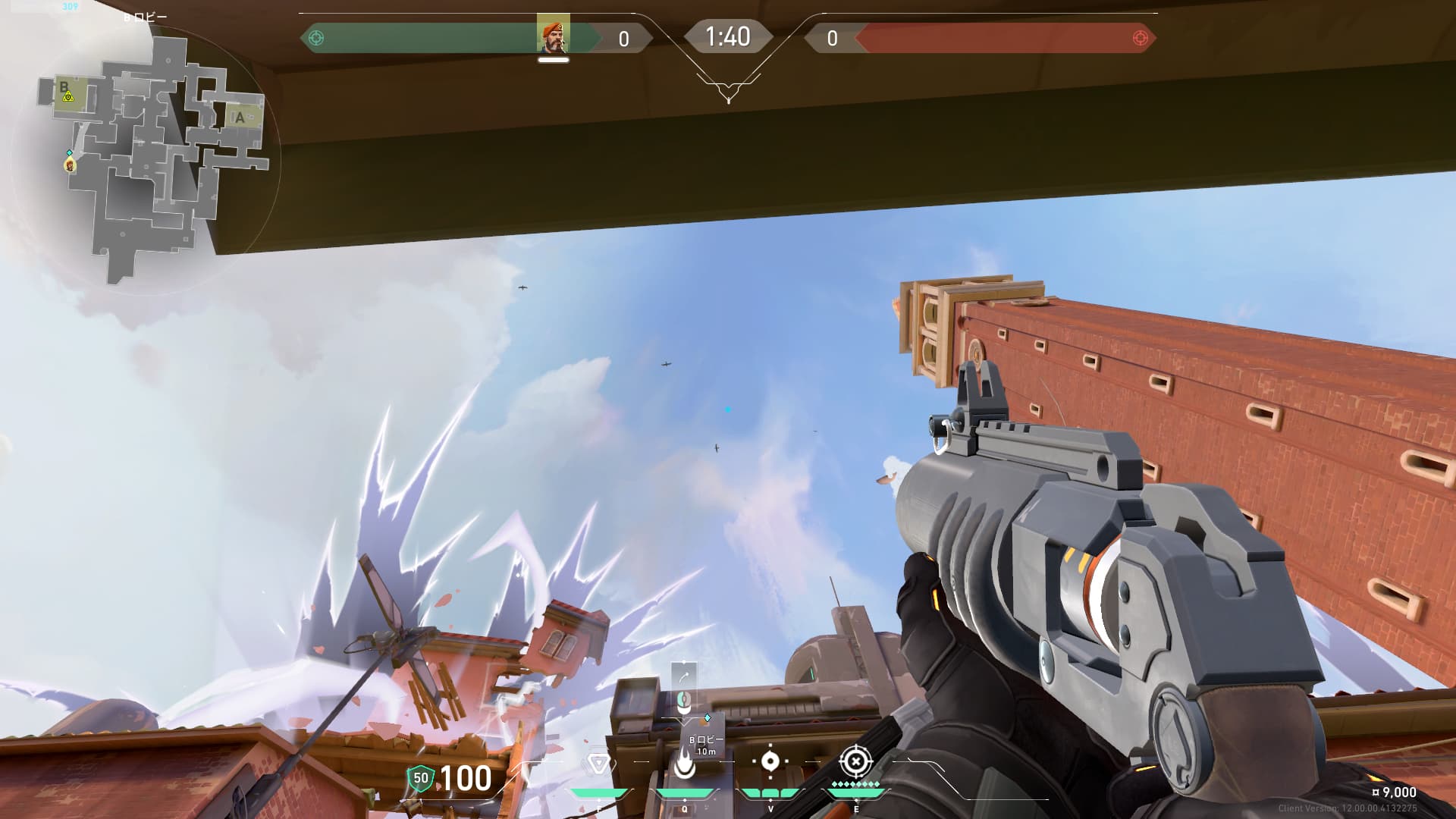
Task: Activate the Orbital Strike ultimate icon
Action: (855, 761)
